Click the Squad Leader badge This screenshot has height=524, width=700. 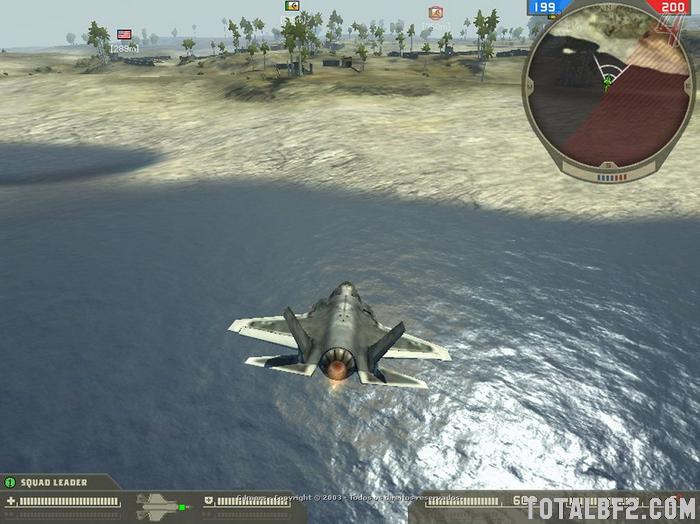(10, 482)
